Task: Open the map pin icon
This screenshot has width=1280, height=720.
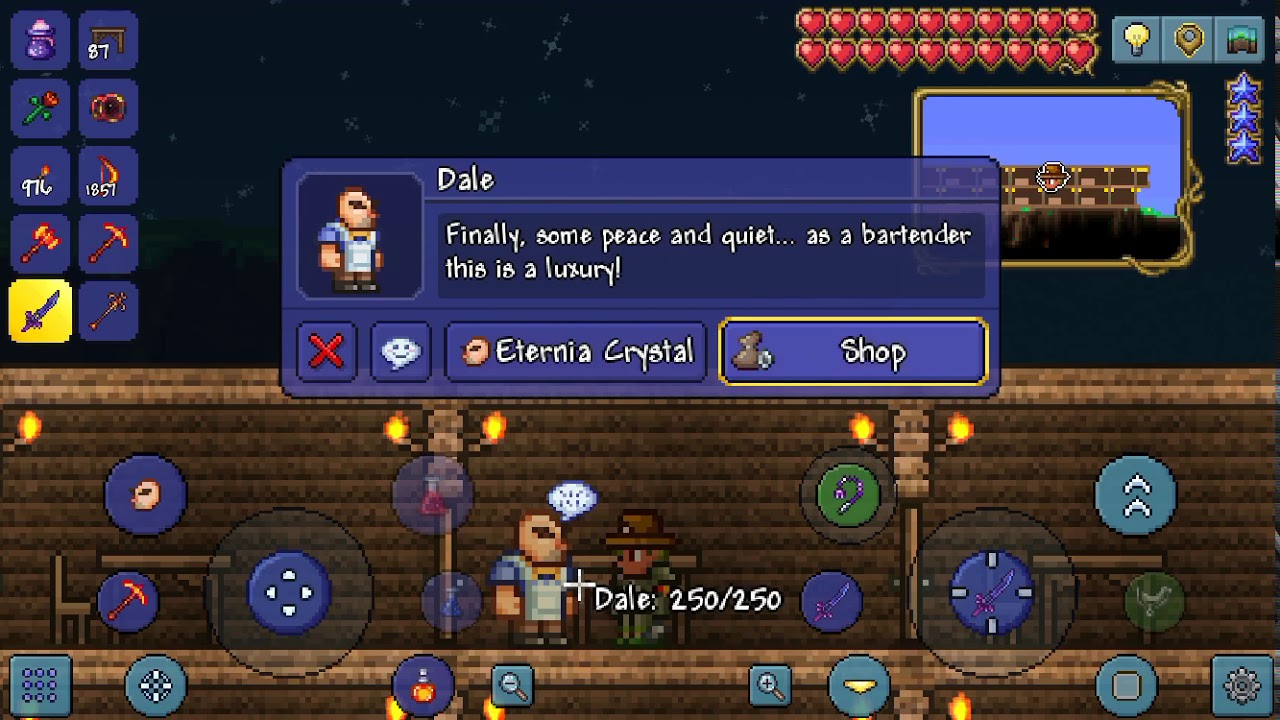Action: 1189,40
